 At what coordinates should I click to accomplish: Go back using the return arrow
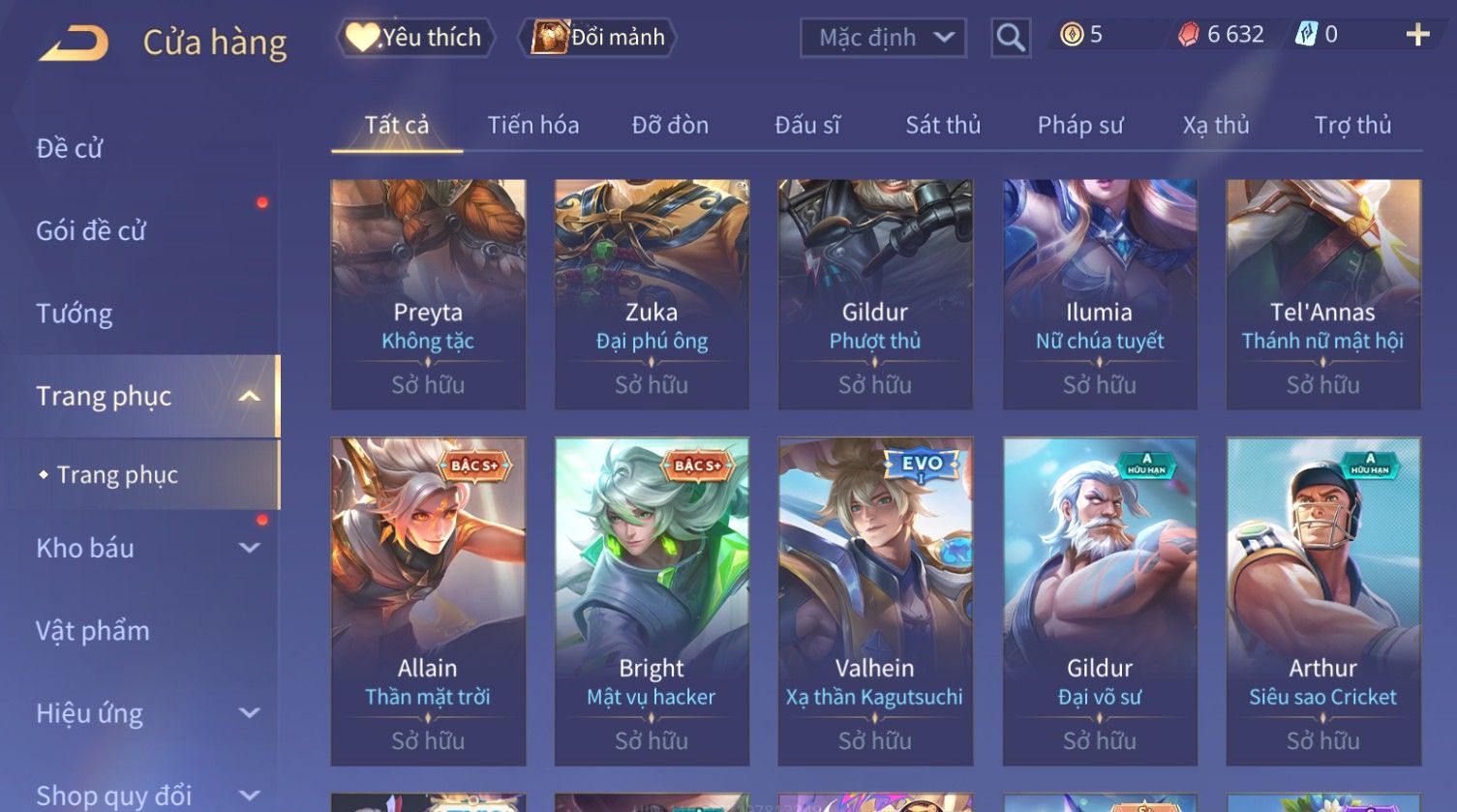(74, 44)
